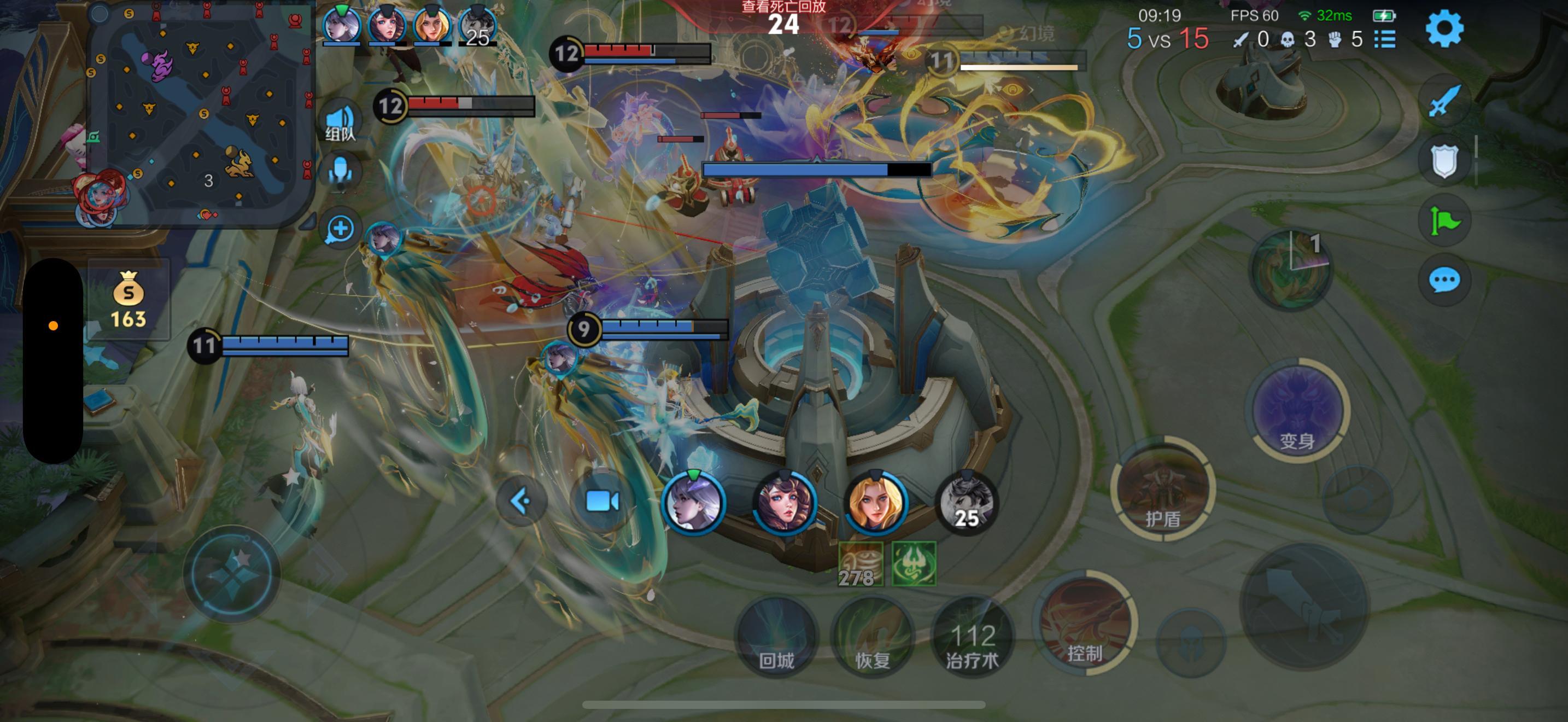Open the chat bubble quick messages
Image resolution: width=1568 pixels, height=722 pixels.
click(1444, 280)
